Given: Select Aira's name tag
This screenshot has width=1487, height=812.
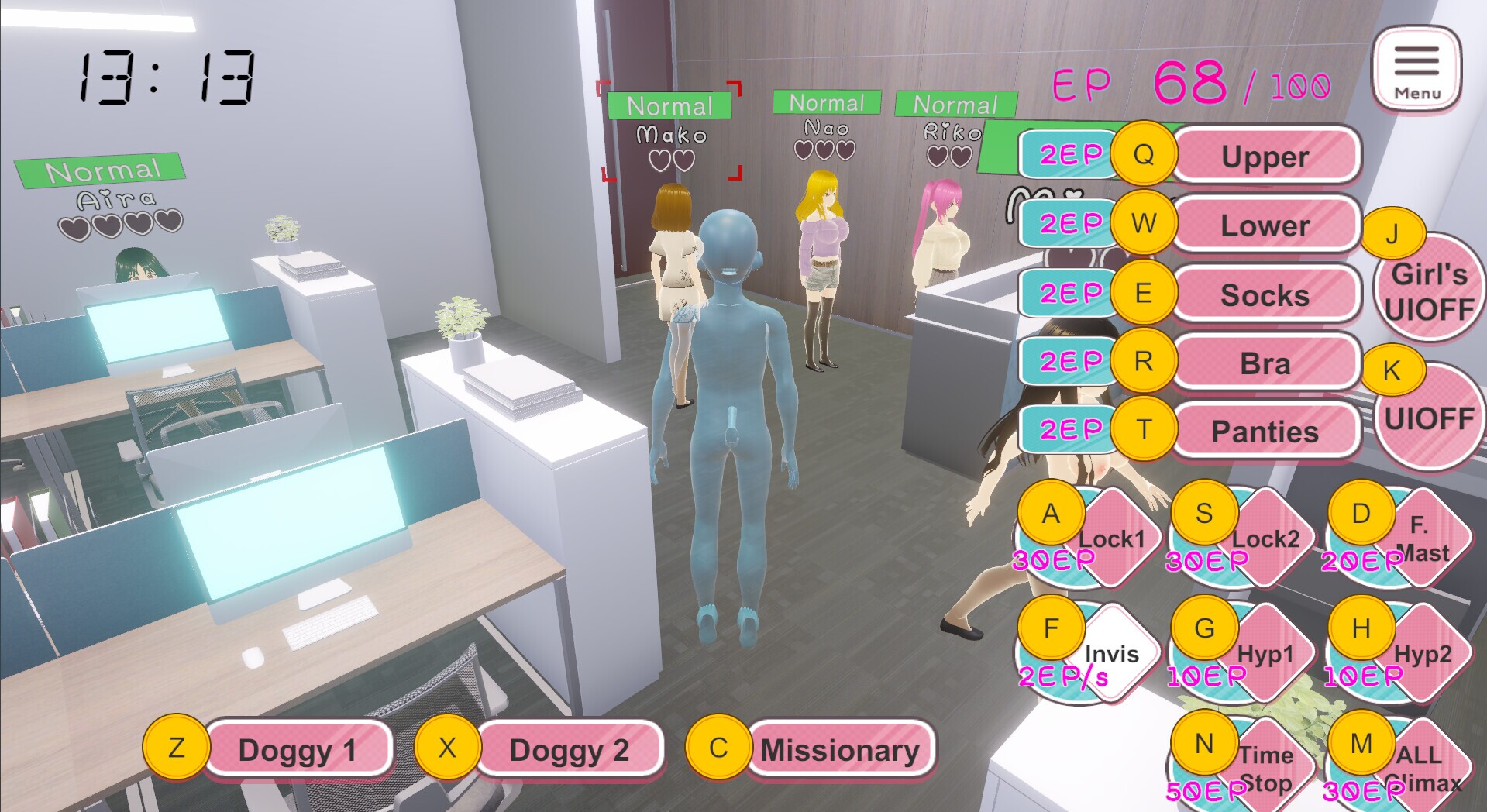Looking at the screenshot, I should coord(116,200).
